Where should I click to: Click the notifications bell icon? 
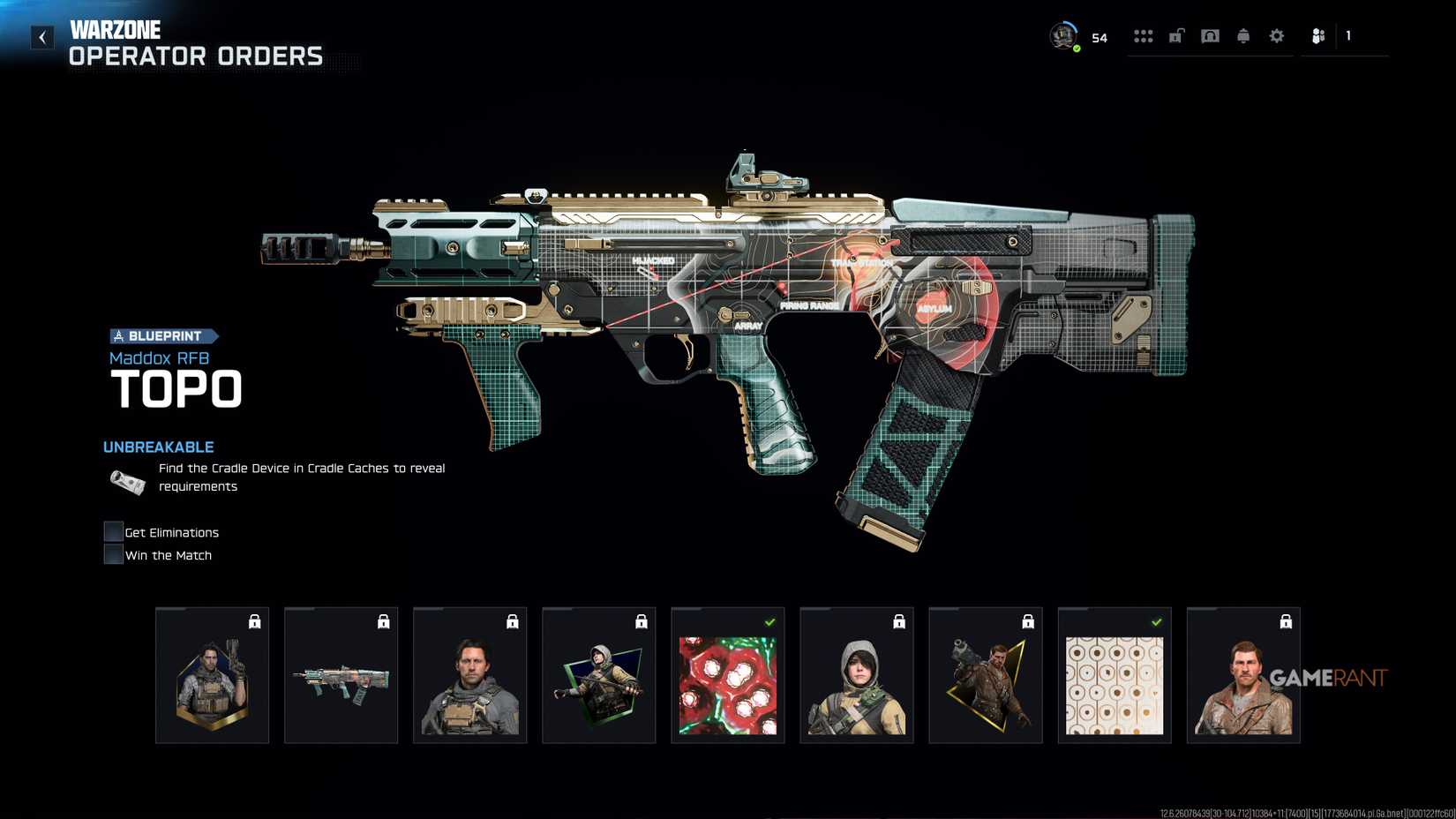pos(1243,35)
